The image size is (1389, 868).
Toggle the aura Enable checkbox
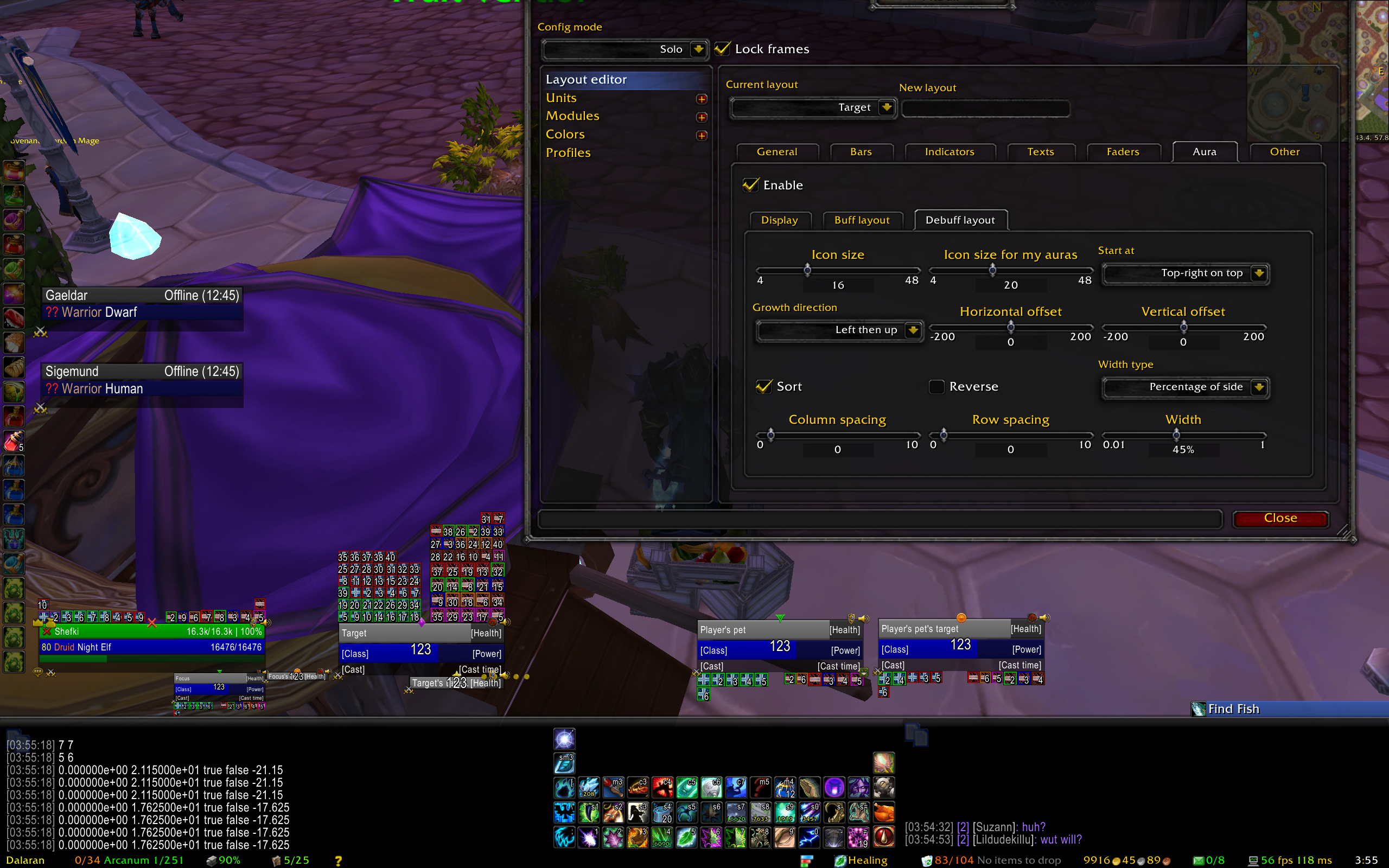click(751, 185)
